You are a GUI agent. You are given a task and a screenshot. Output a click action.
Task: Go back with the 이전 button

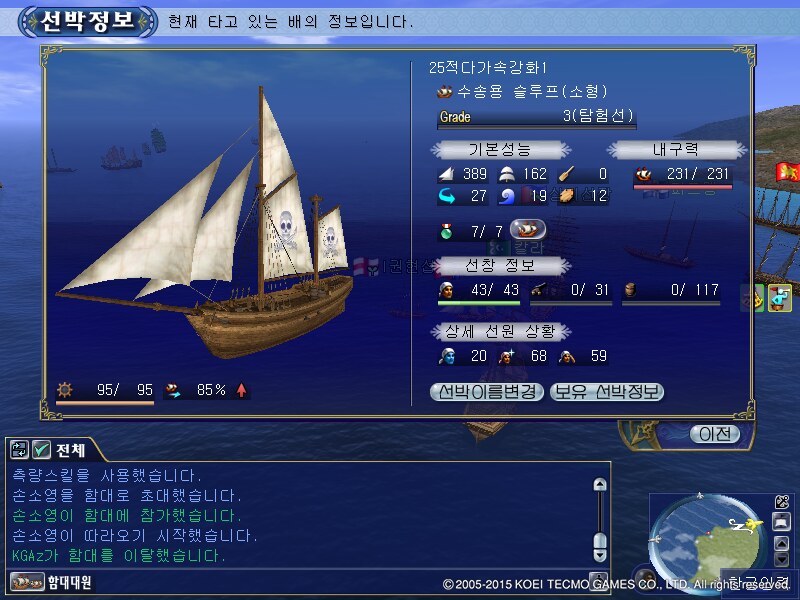(714, 434)
